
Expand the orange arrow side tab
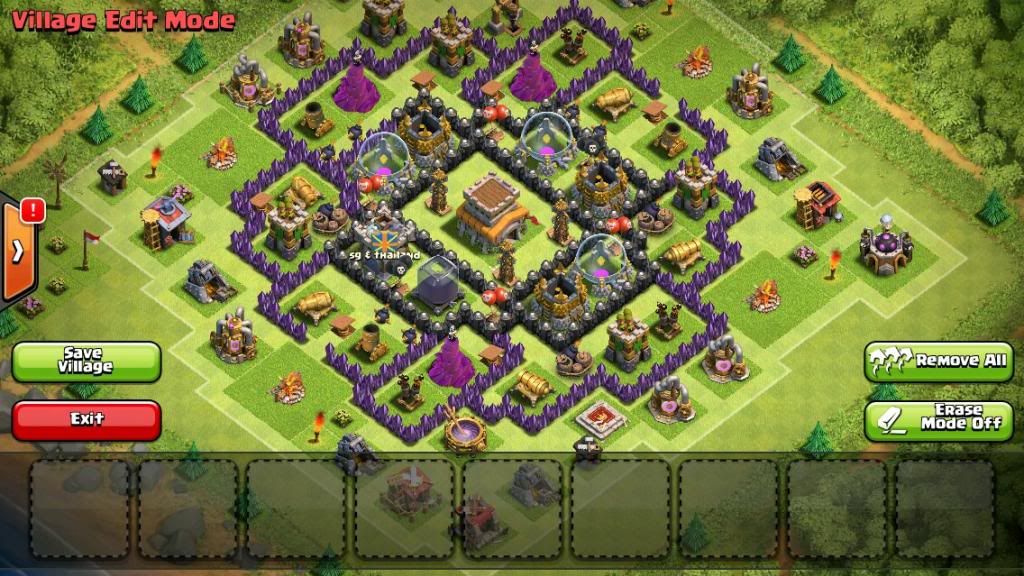coord(17,250)
